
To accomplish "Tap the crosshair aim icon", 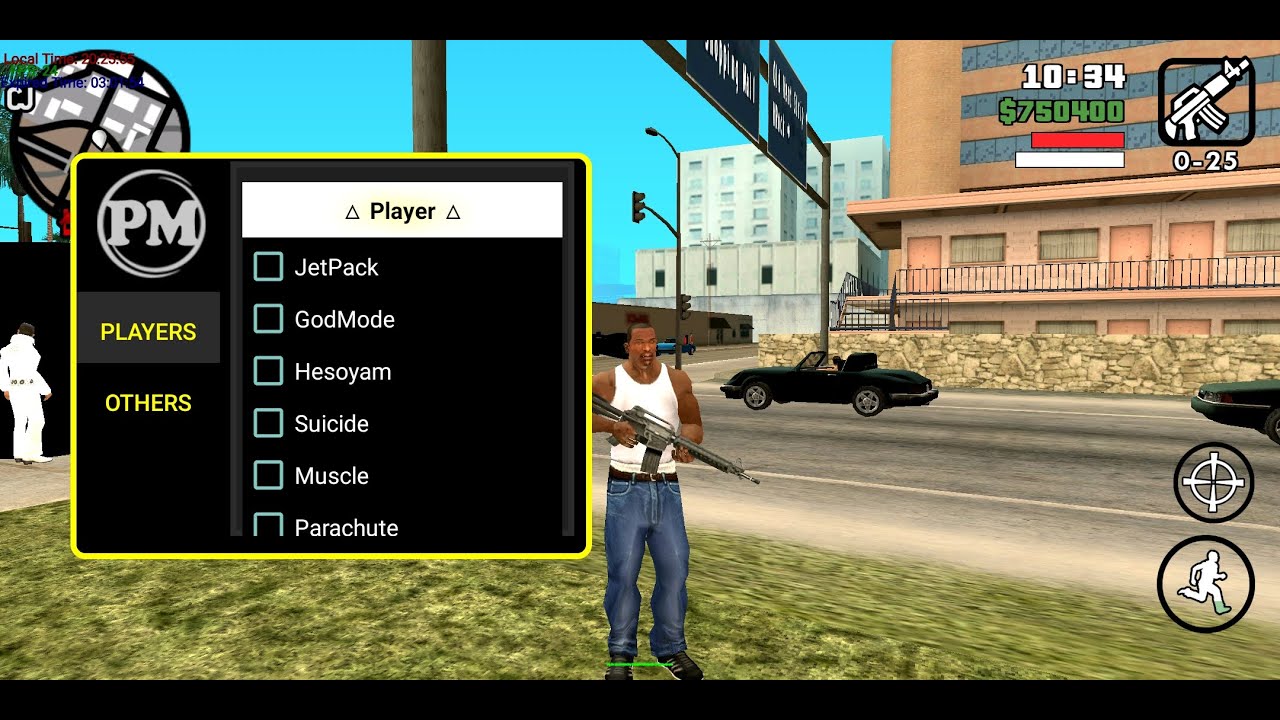I will pos(1213,482).
